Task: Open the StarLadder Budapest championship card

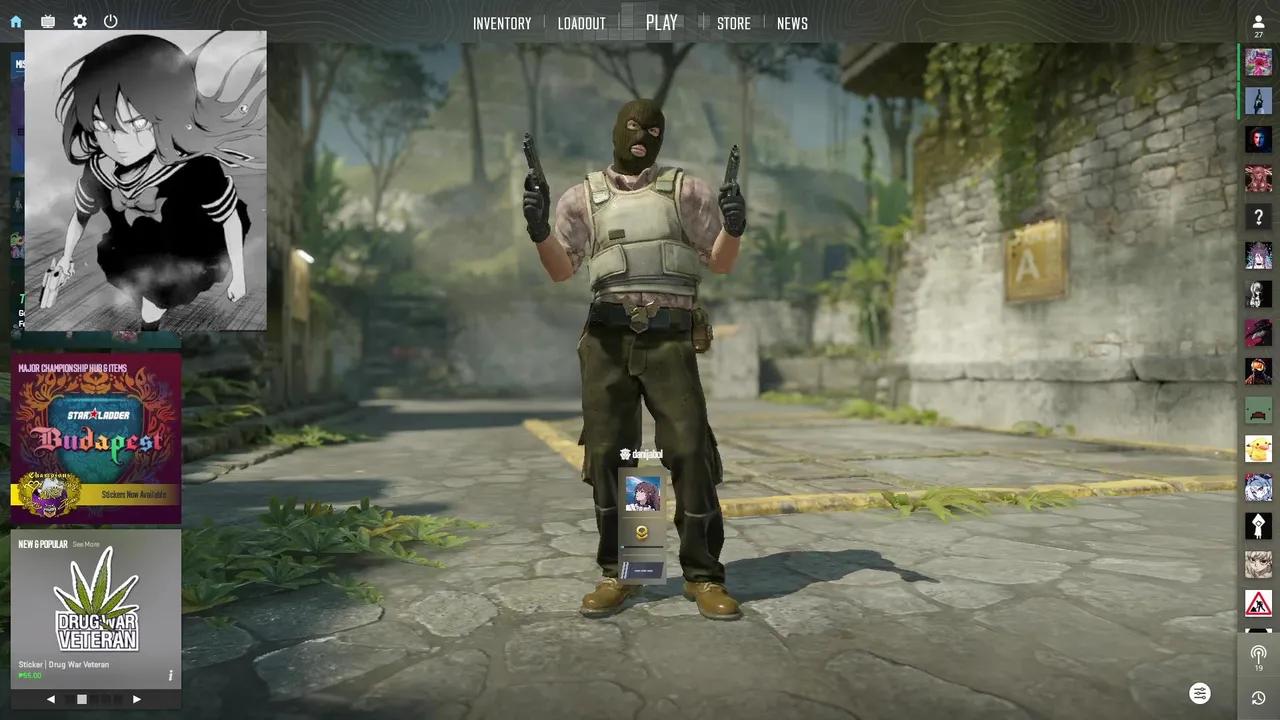Action: [96, 435]
